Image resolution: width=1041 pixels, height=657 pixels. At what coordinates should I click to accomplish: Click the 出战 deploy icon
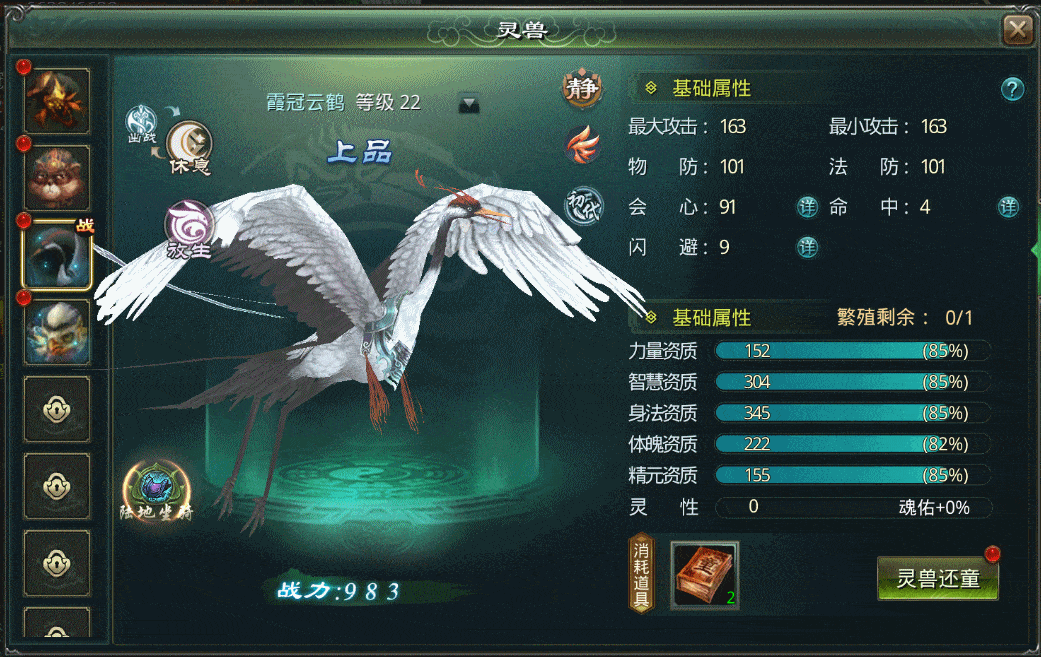point(141,122)
